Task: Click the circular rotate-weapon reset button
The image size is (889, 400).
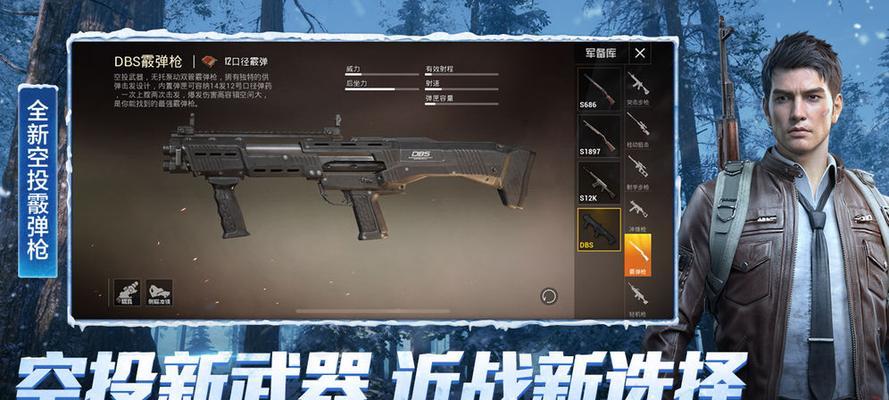Action: (548, 296)
